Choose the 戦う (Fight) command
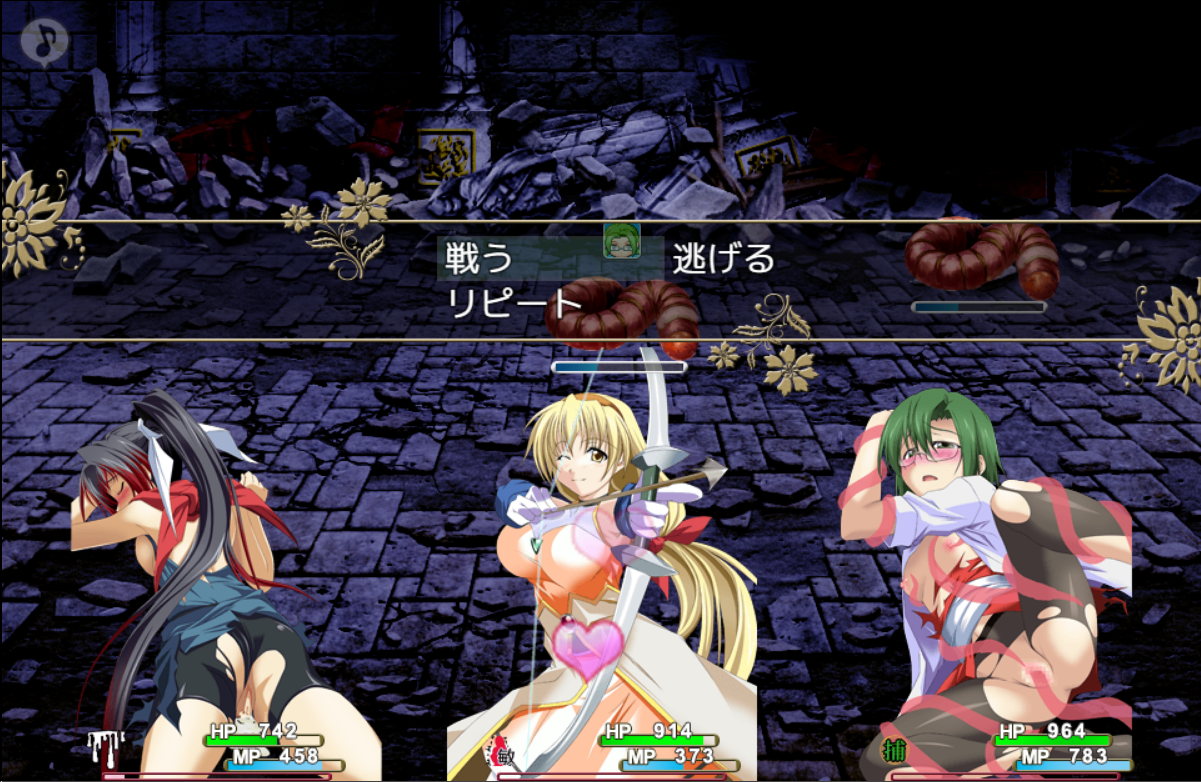The image size is (1201, 782). click(481, 259)
